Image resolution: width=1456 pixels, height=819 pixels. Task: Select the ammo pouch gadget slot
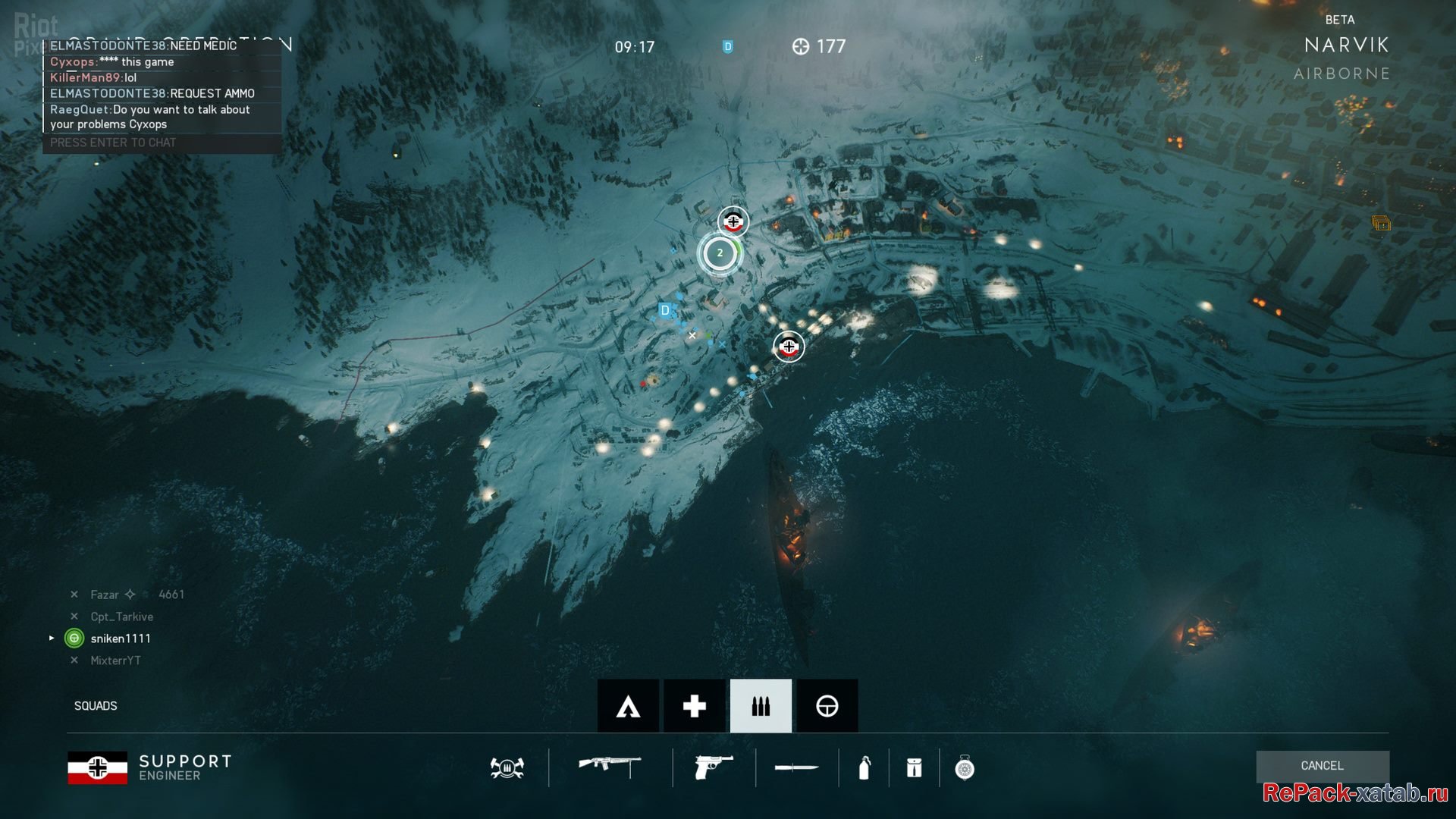pyautogui.click(x=914, y=768)
